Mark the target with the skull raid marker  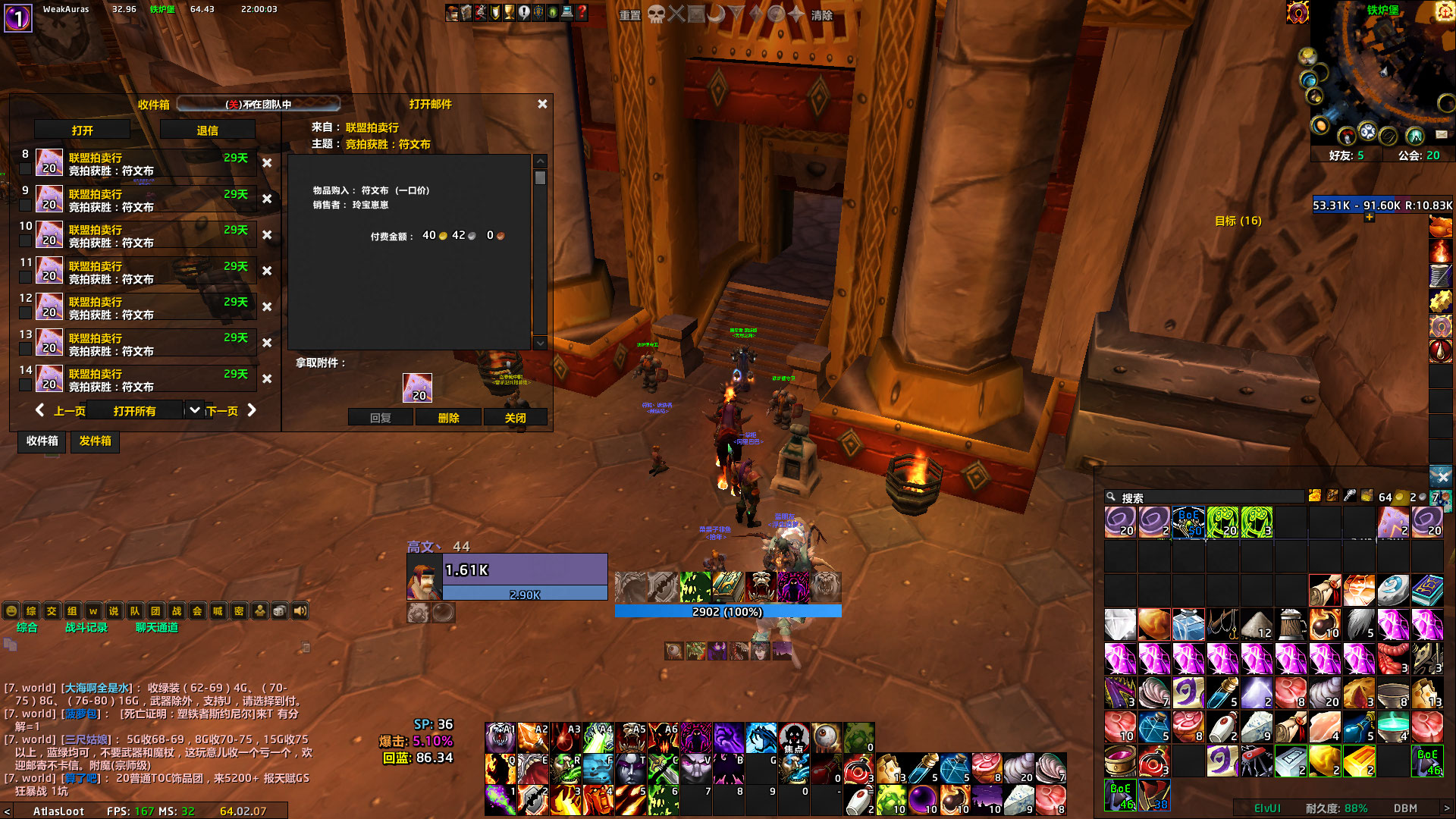click(657, 14)
